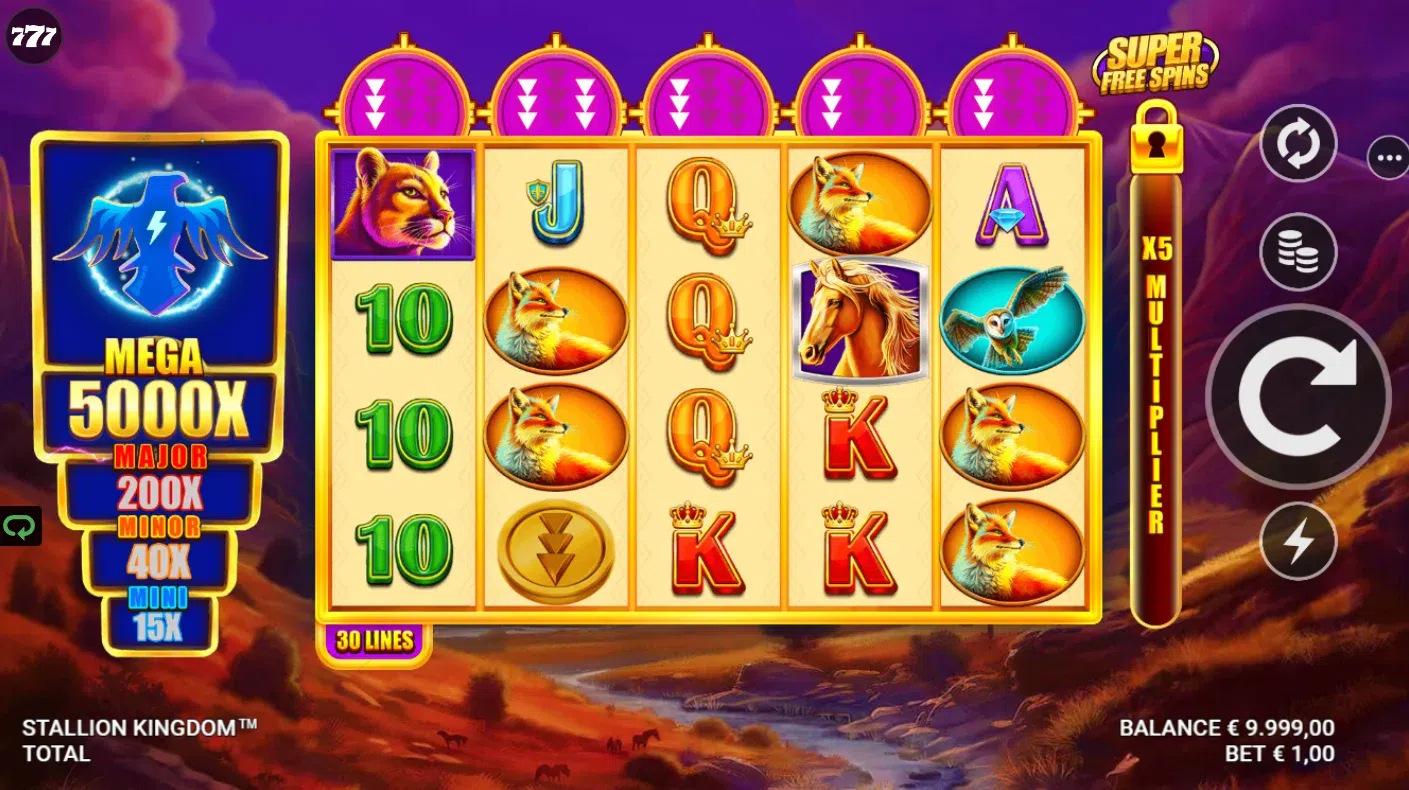Viewport: 1409px width, 790px height.
Task: Open the three-dots more options menu
Action: [1388, 157]
